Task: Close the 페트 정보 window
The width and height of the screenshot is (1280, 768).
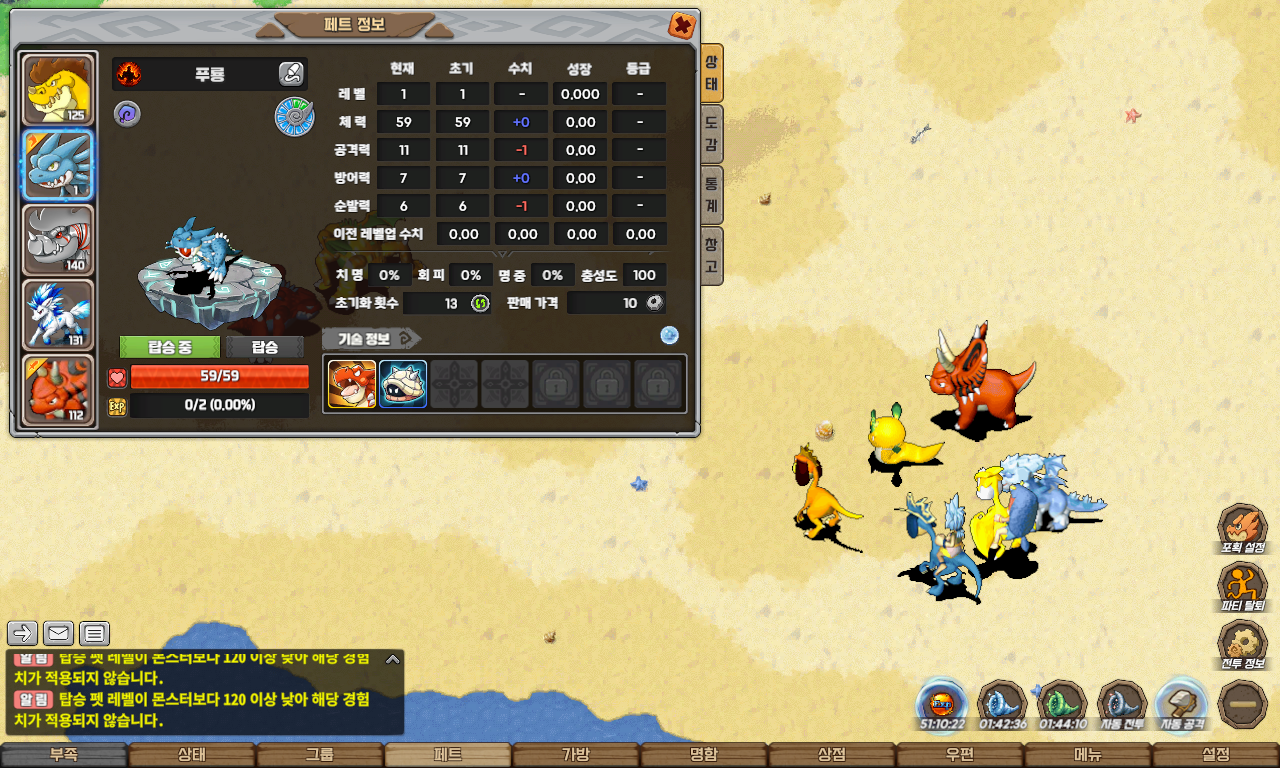Action: point(681,25)
